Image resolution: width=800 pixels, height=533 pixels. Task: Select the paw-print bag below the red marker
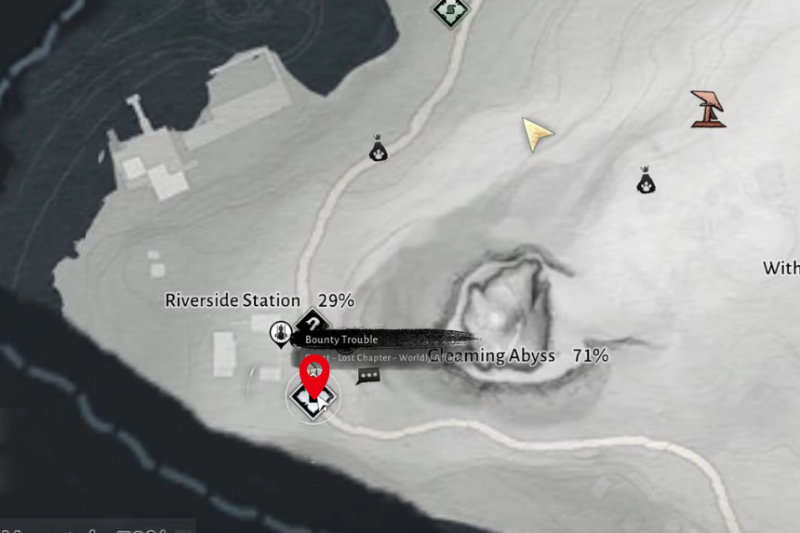click(646, 181)
